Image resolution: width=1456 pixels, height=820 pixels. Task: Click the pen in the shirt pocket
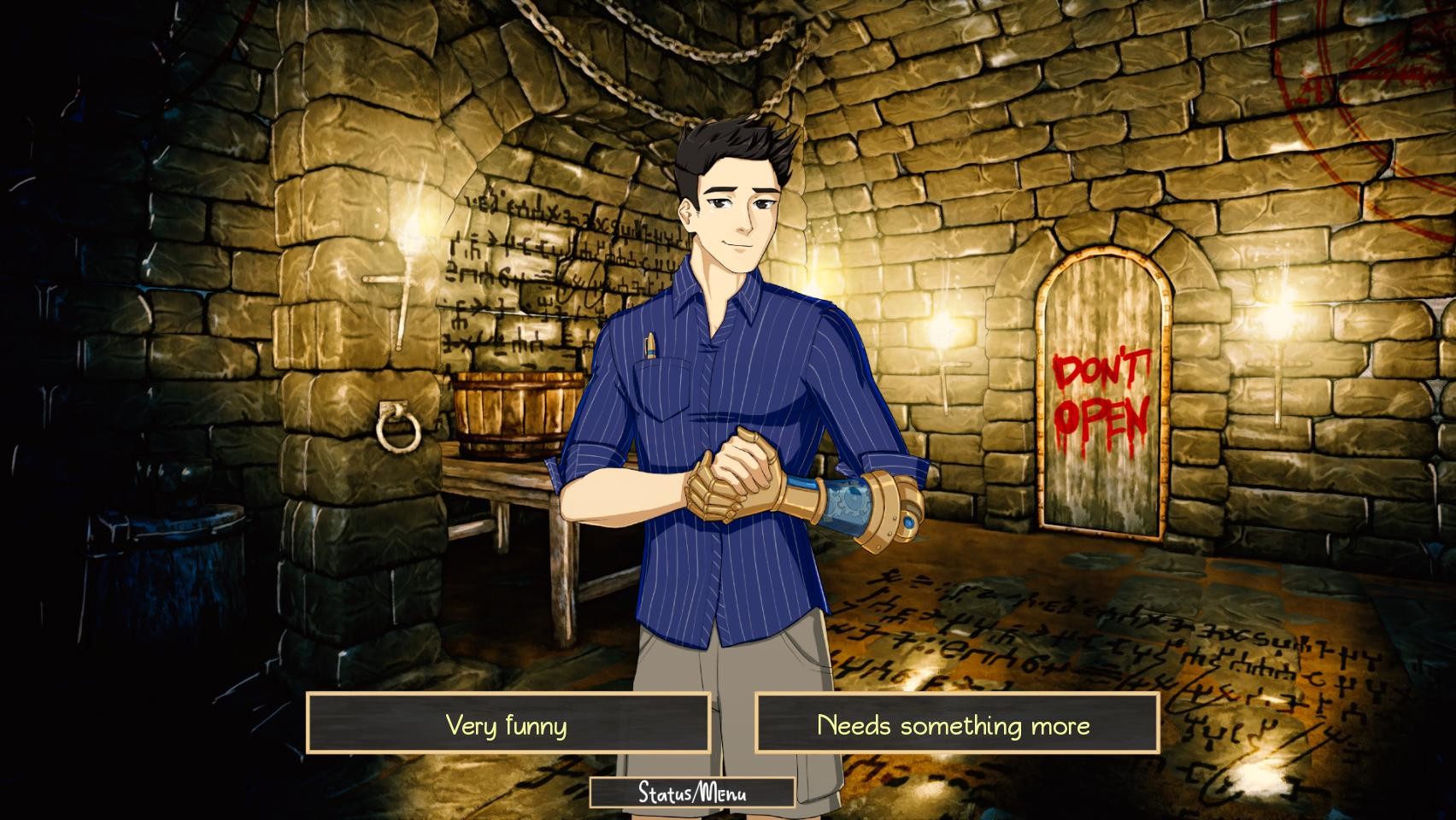pos(649,346)
